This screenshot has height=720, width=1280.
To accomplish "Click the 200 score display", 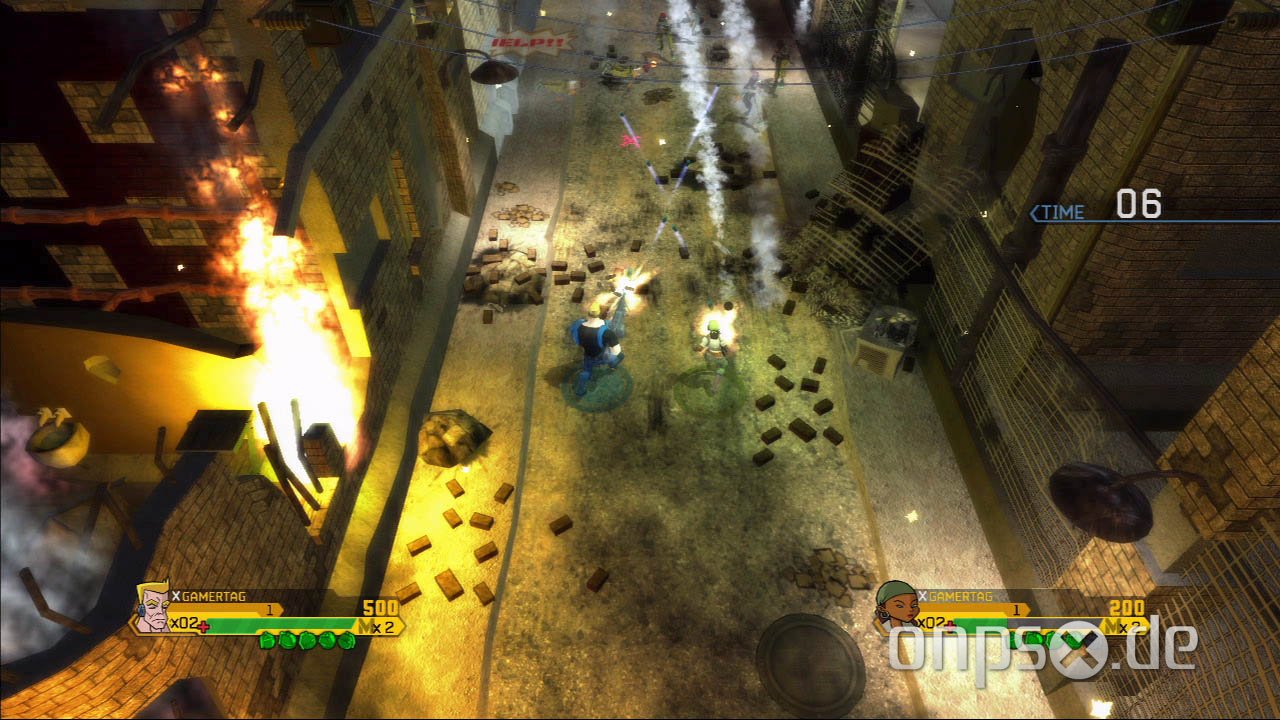I will pyautogui.click(x=1128, y=608).
